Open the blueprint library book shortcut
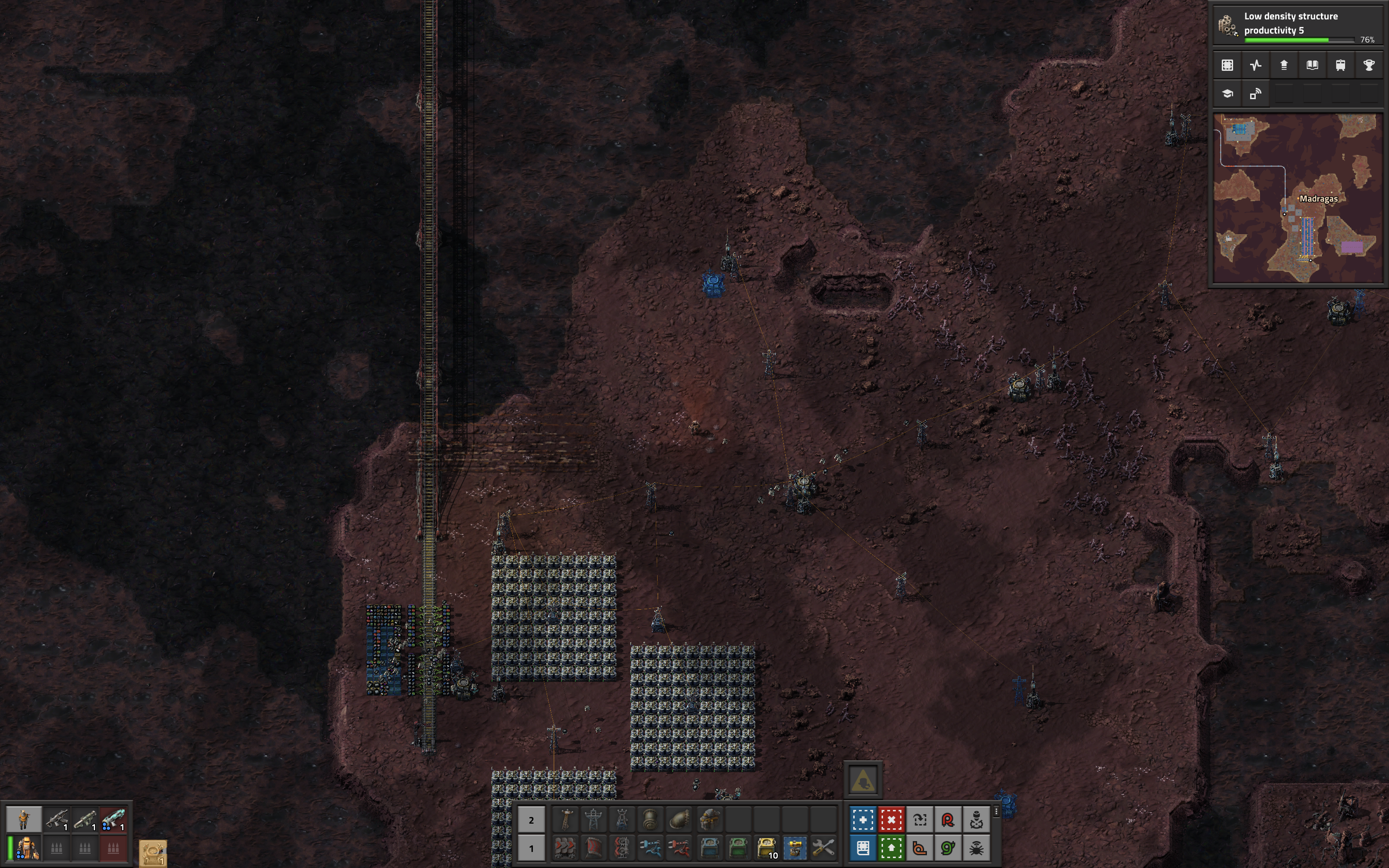Viewport: 1389px width, 868px height. coord(863,848)
